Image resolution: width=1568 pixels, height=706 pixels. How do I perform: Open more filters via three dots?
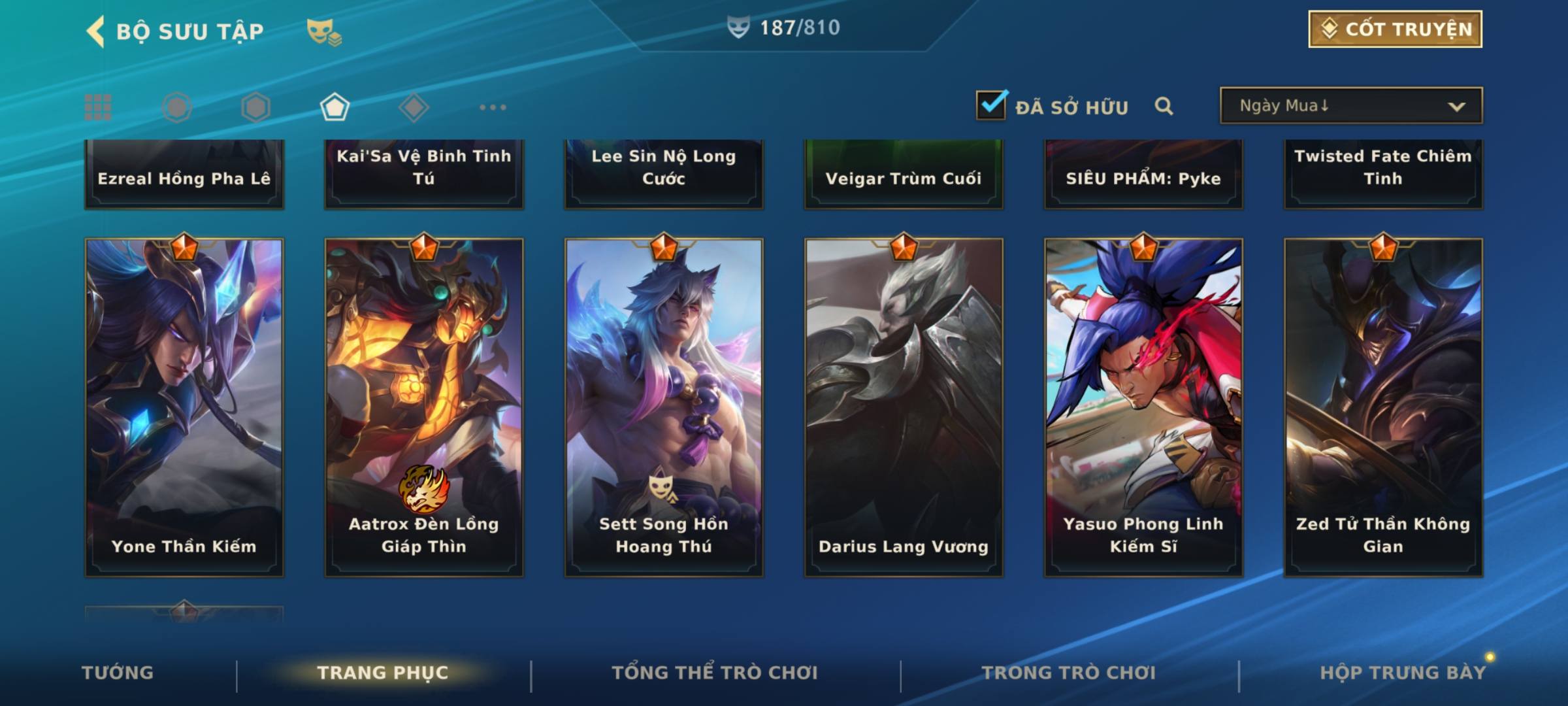[493, 107]
